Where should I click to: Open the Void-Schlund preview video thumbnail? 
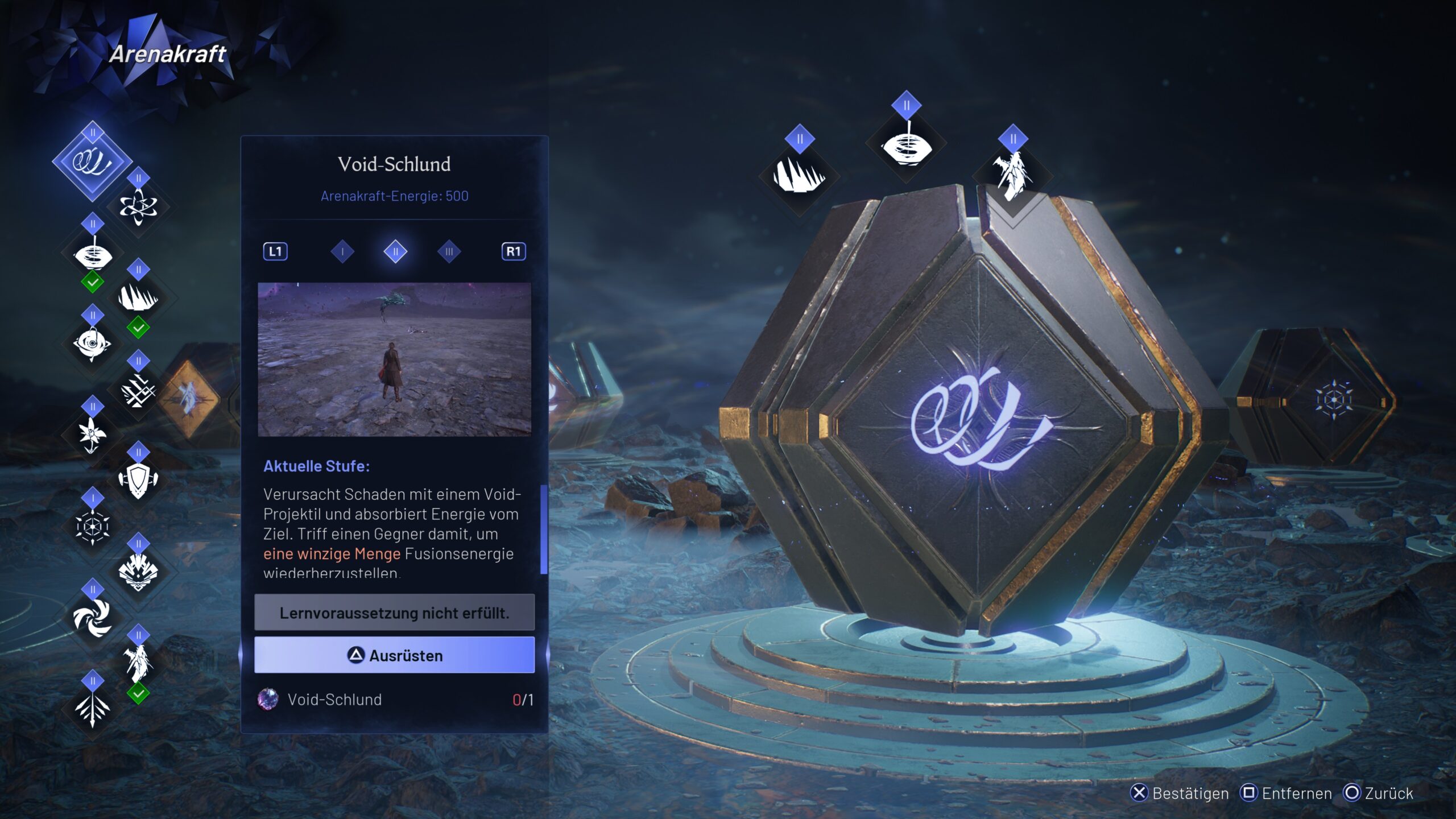tap(394, 359)
